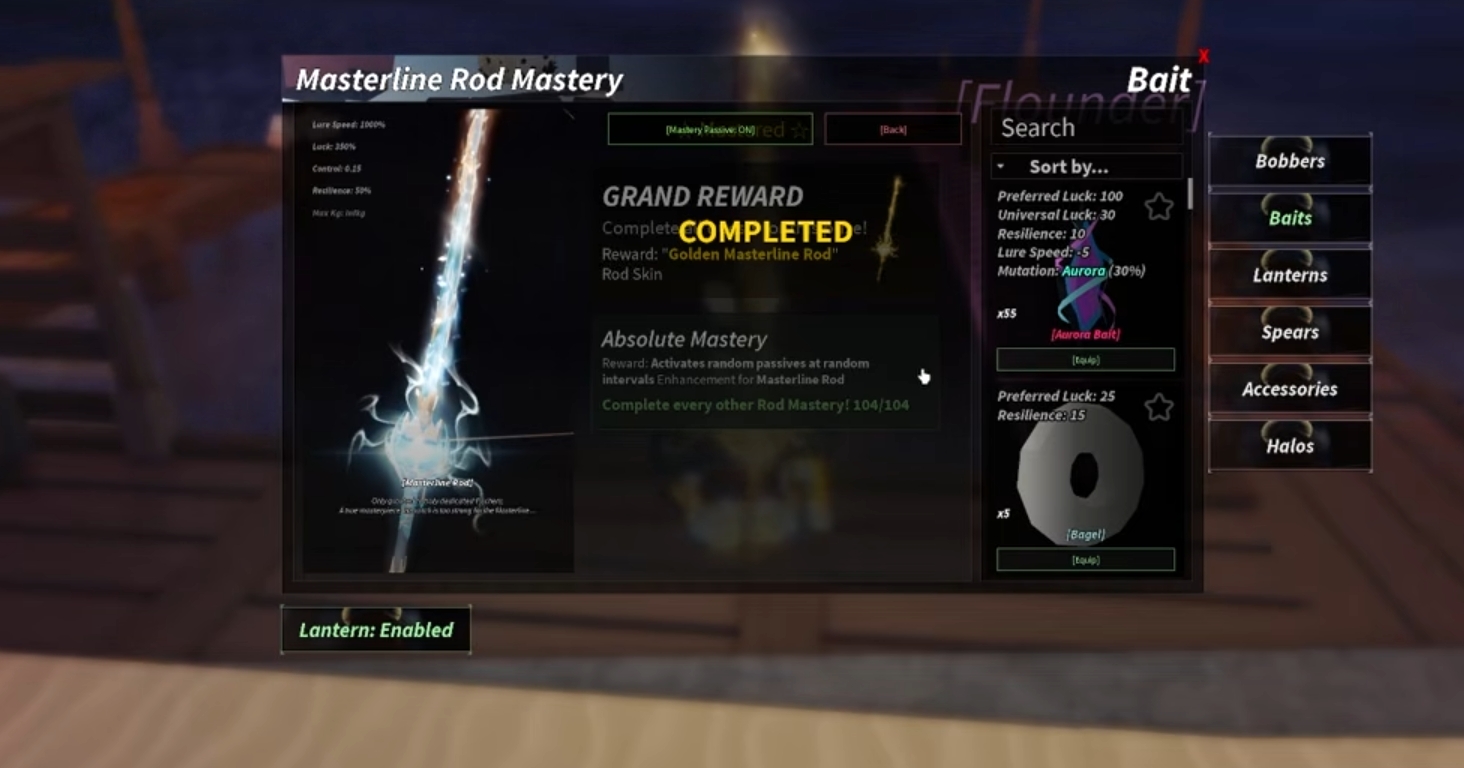
Task: Go back with the red Back button
Action: pos(892,129)
